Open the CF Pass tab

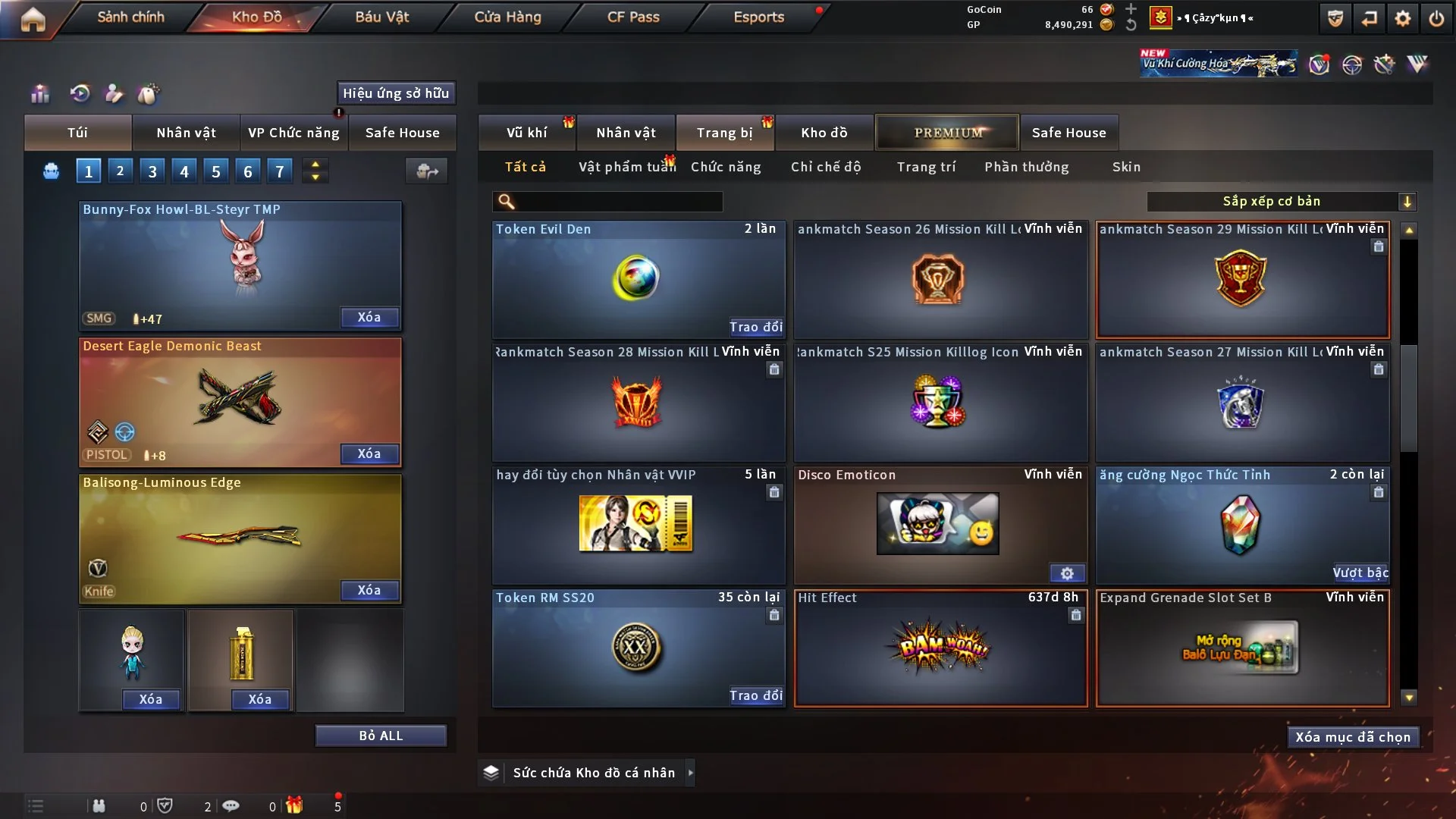633,17
